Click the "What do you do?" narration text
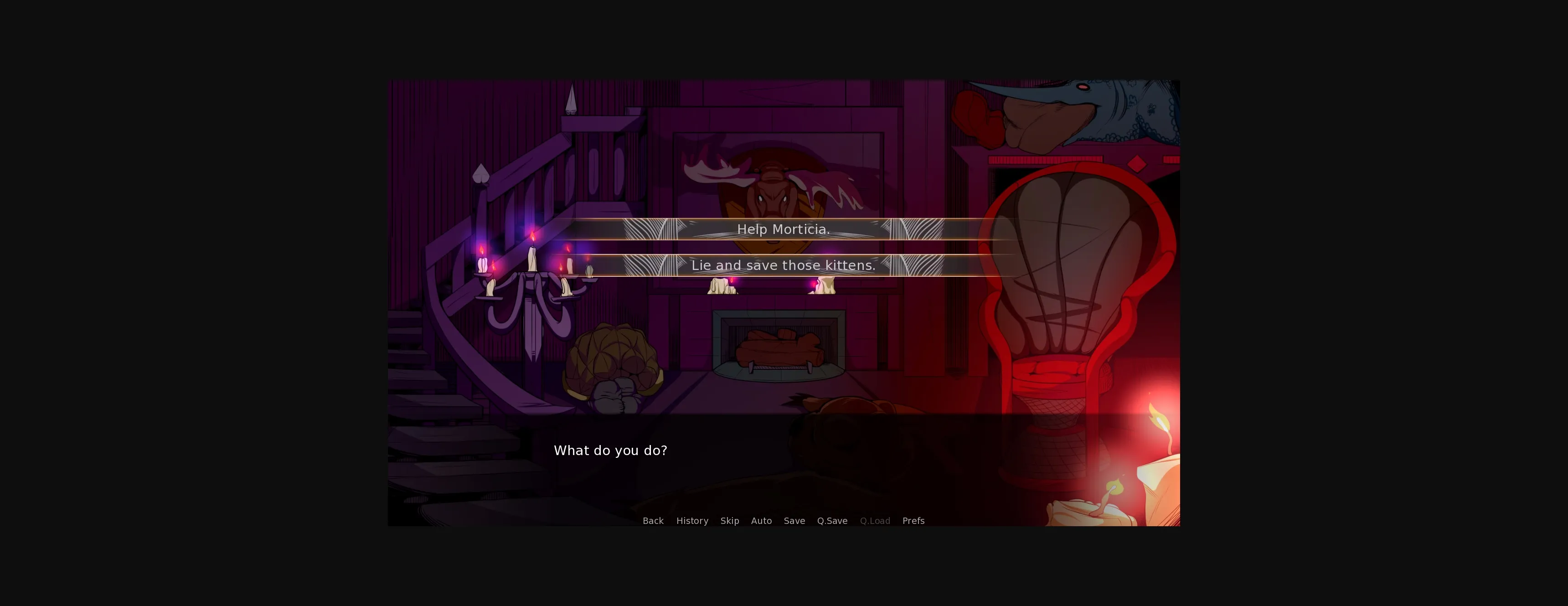This screenshot has width=1568, height=606. tap(610, 450)
